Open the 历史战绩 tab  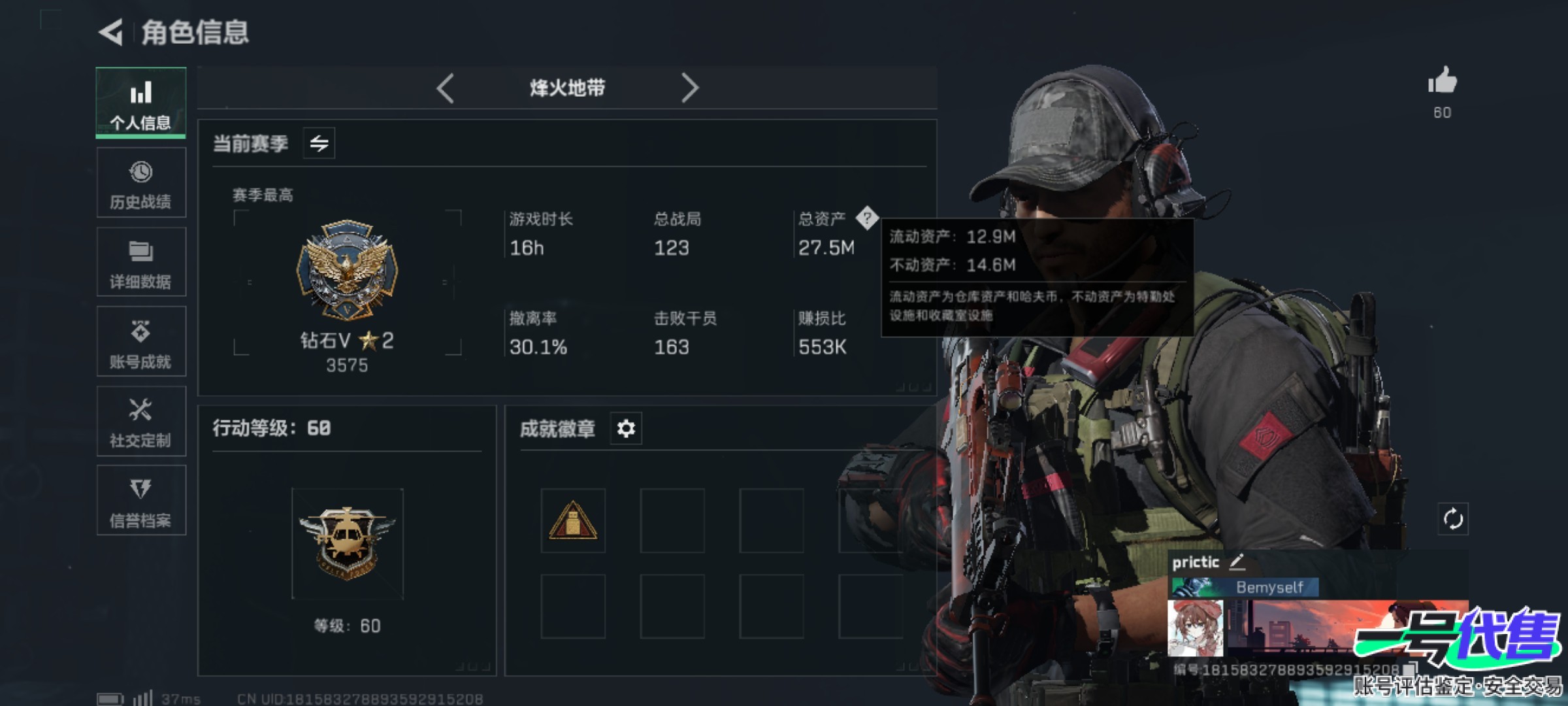(140, 183)
